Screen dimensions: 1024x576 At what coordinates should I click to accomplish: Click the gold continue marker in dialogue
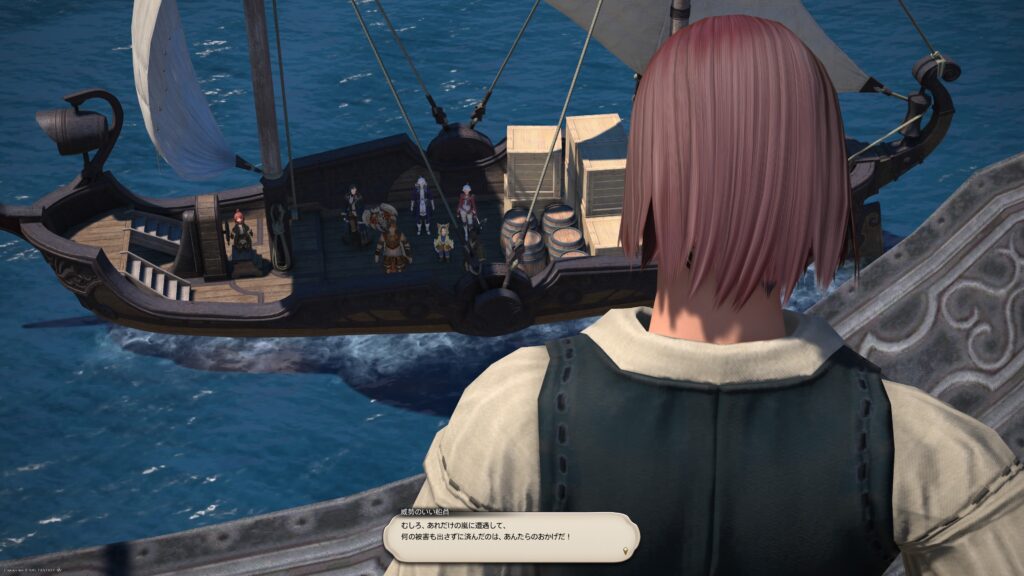coord(626,551)
